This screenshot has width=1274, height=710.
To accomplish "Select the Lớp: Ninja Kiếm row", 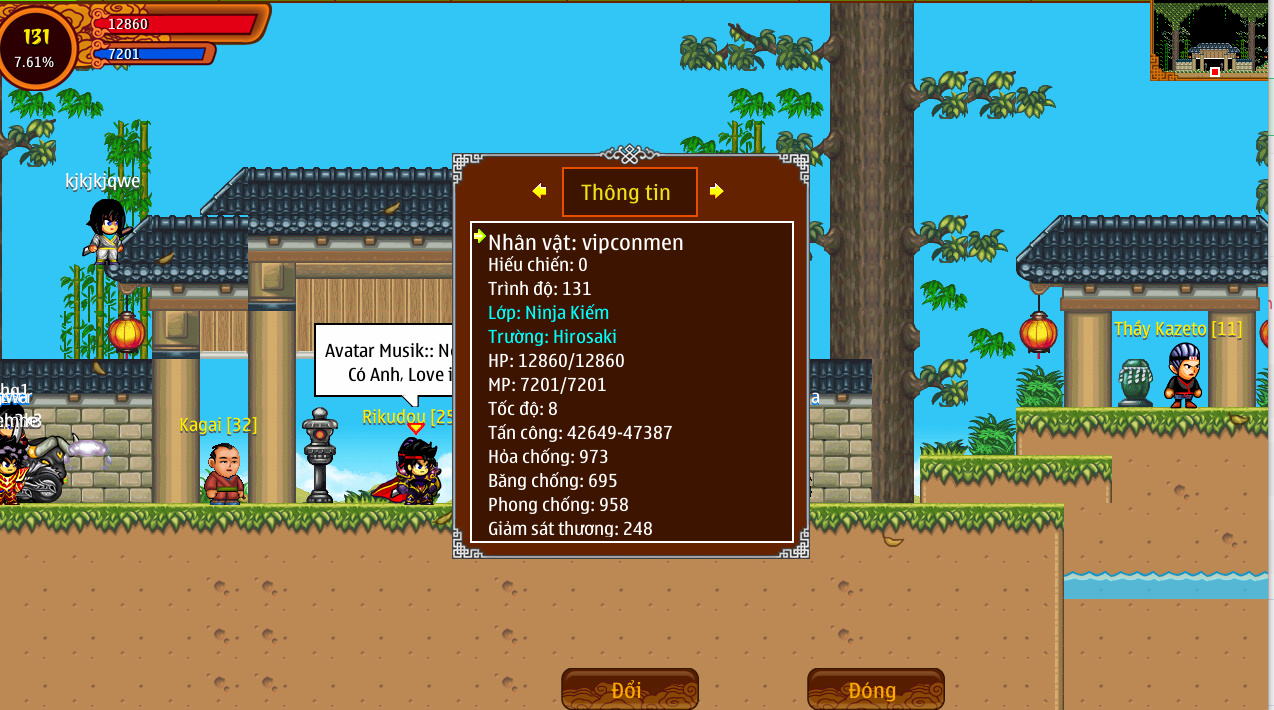I will point(548,313).
